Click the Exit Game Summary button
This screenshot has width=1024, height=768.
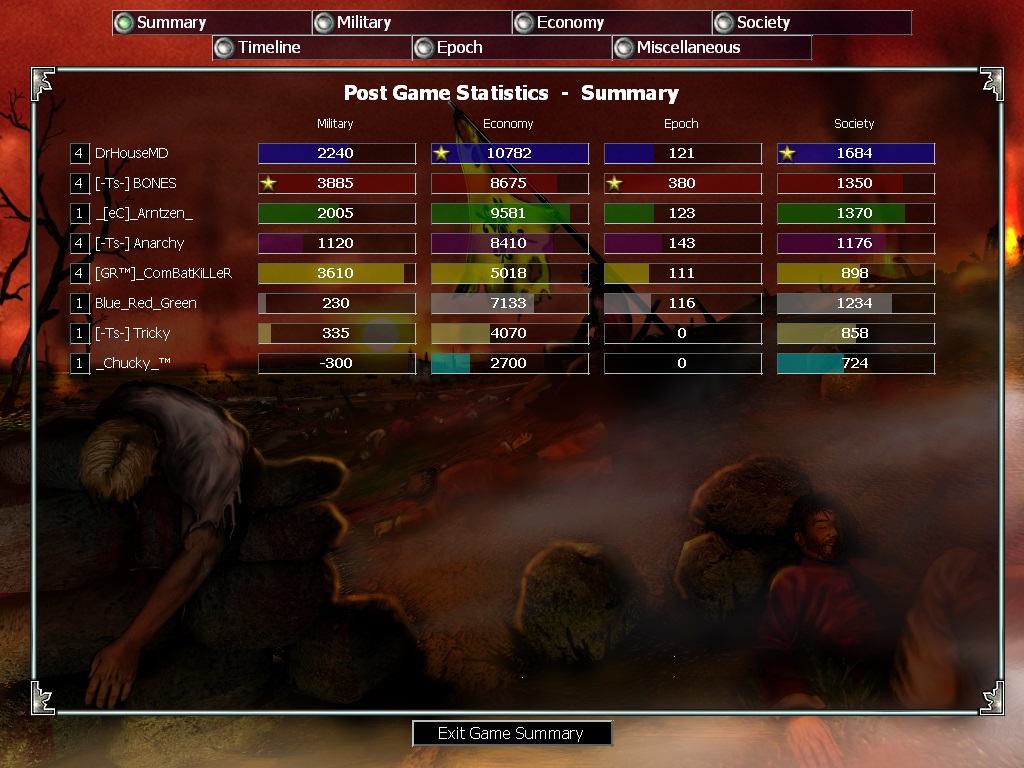coord(511,733)
